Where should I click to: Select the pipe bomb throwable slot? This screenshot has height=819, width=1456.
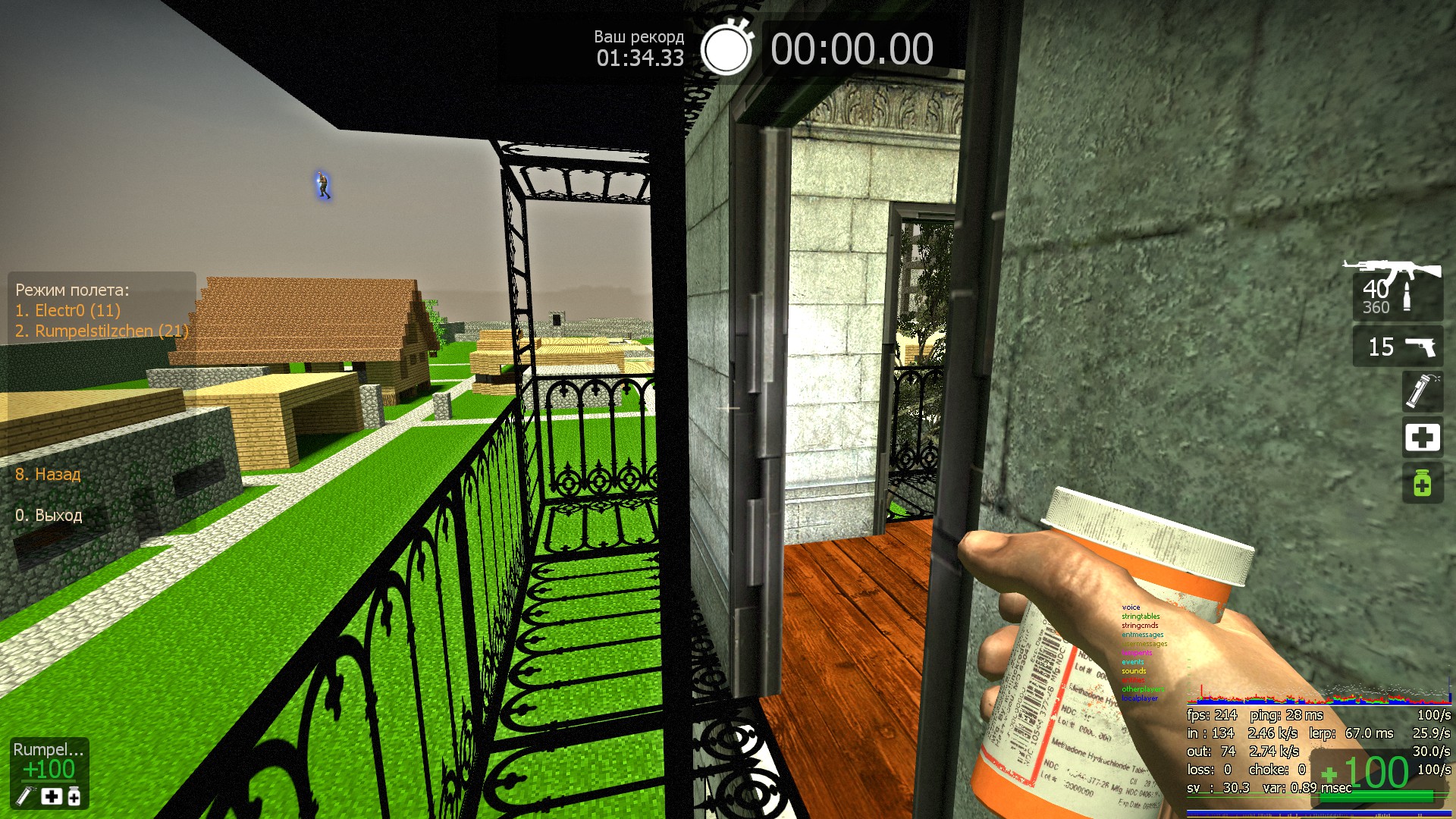click(1422, 391)
